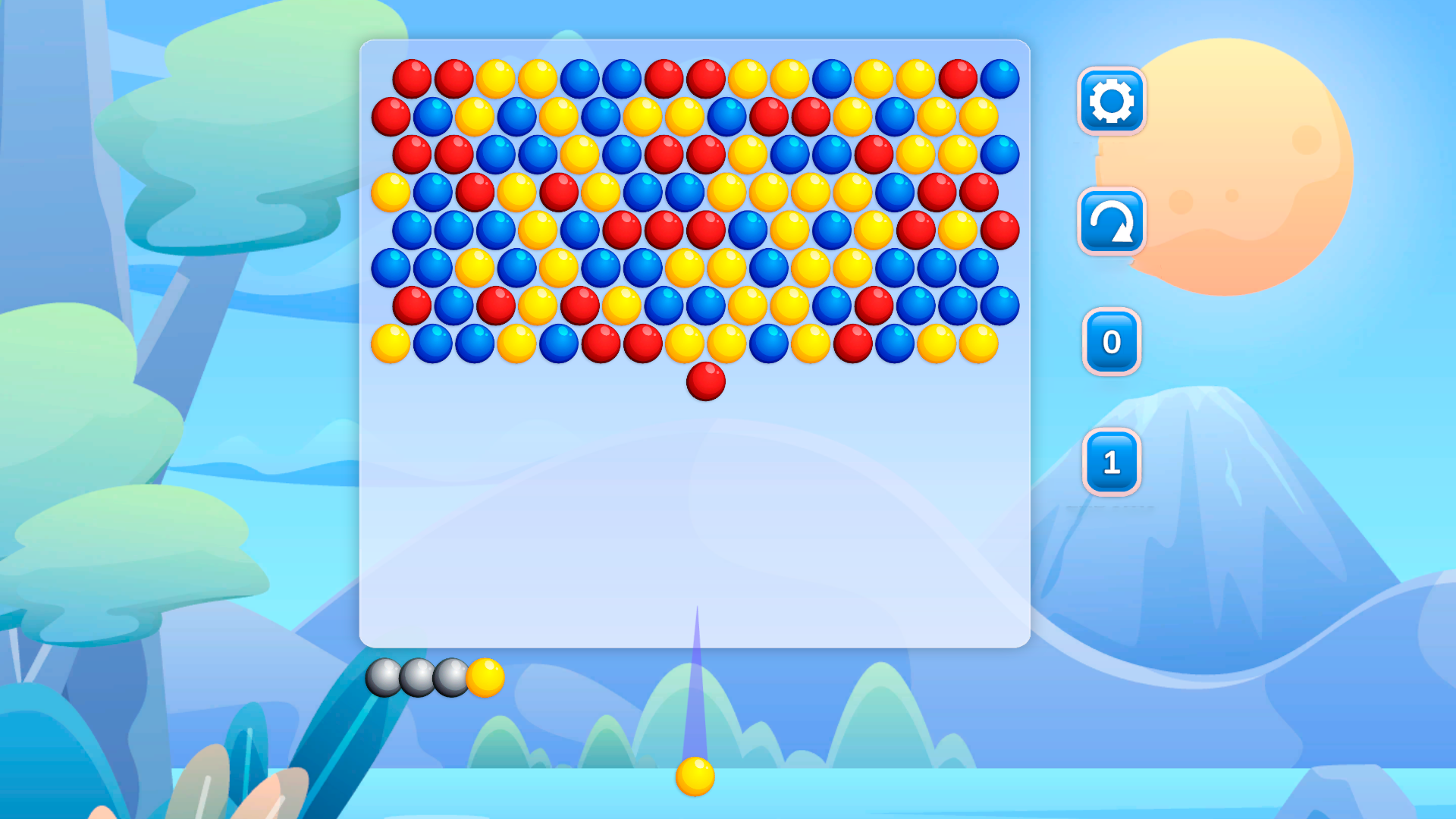Viewport: 1456px width, 819px height.
Task: Click the blue bubble in the top-right grid corner
Action: [1000, 79]
